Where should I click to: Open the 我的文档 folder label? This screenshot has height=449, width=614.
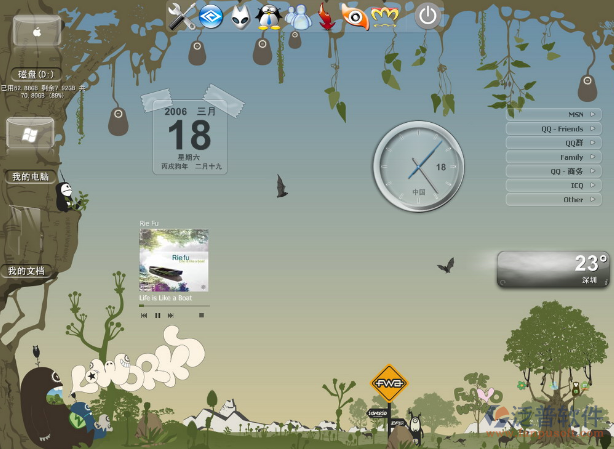(26, 271)
